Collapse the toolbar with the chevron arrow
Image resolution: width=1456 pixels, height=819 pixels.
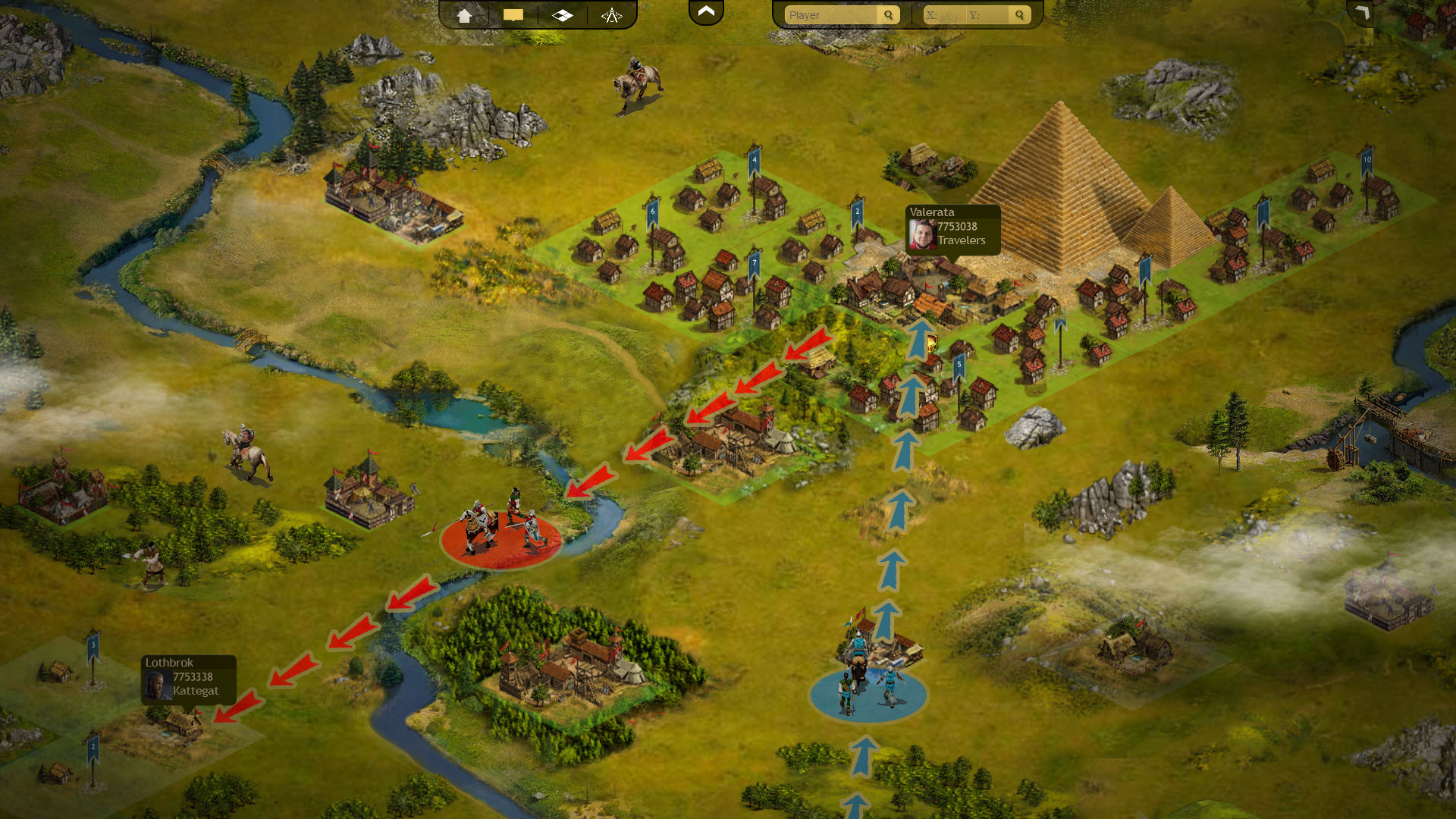[706, 11]
